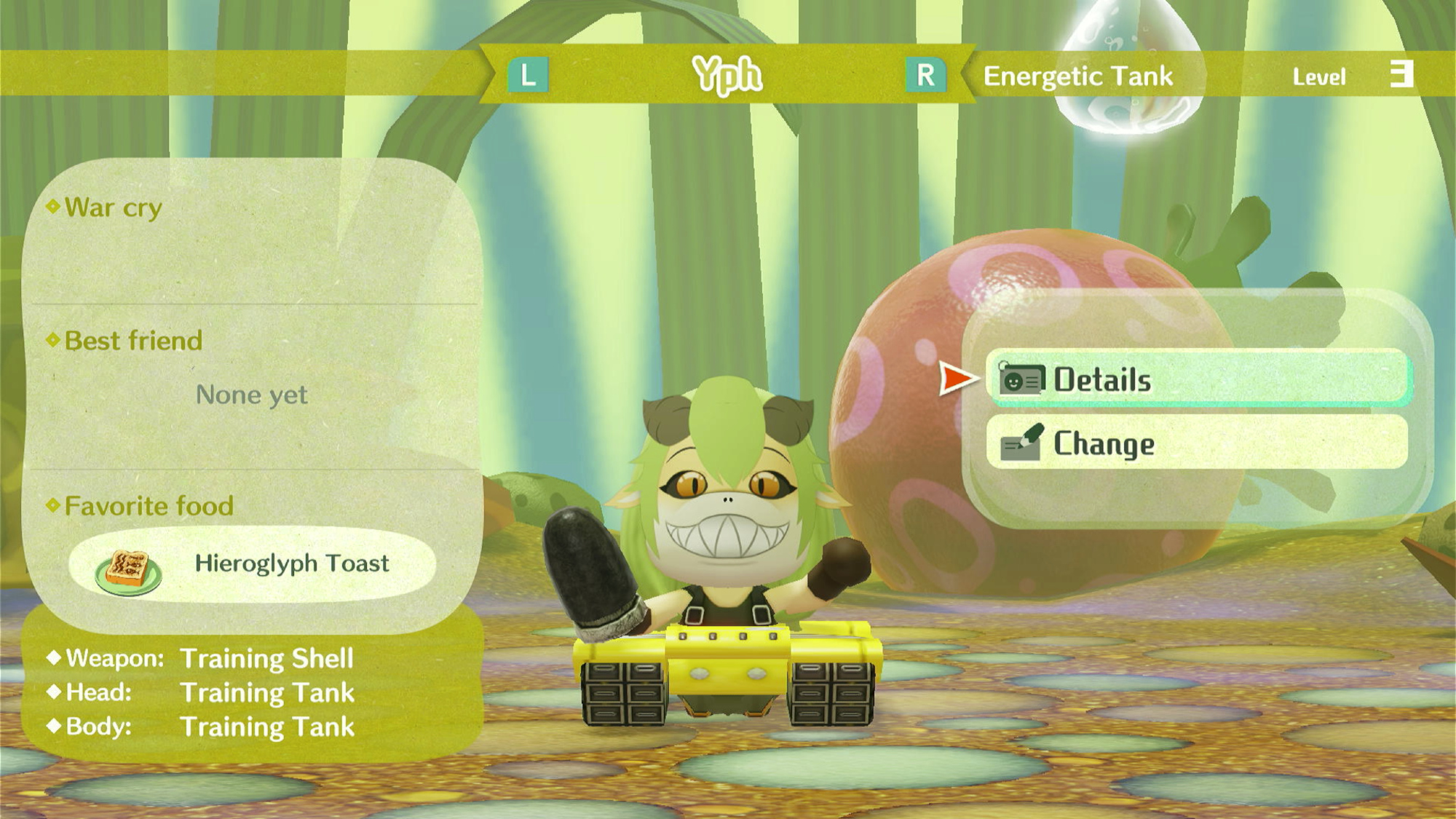1456x819 pixels.
Task: Open the Details option
Action: (1197, 379)
